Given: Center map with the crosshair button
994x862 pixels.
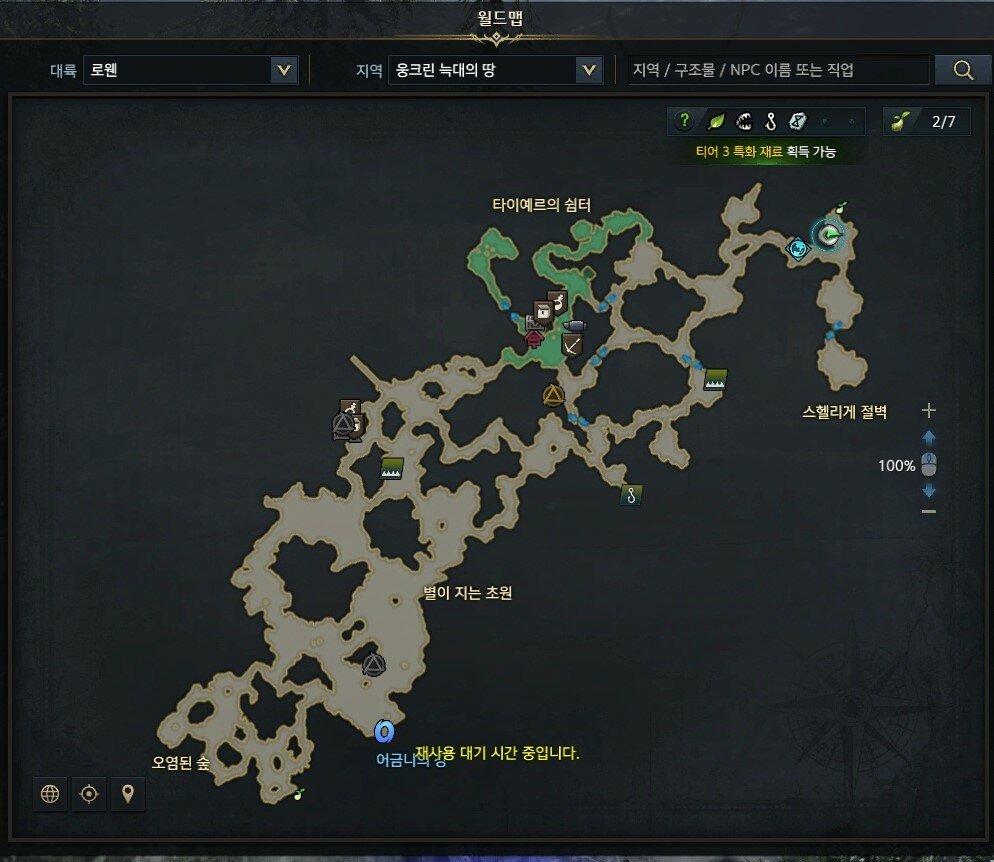Looking at the screenshot, I should (x=89, y=794).
